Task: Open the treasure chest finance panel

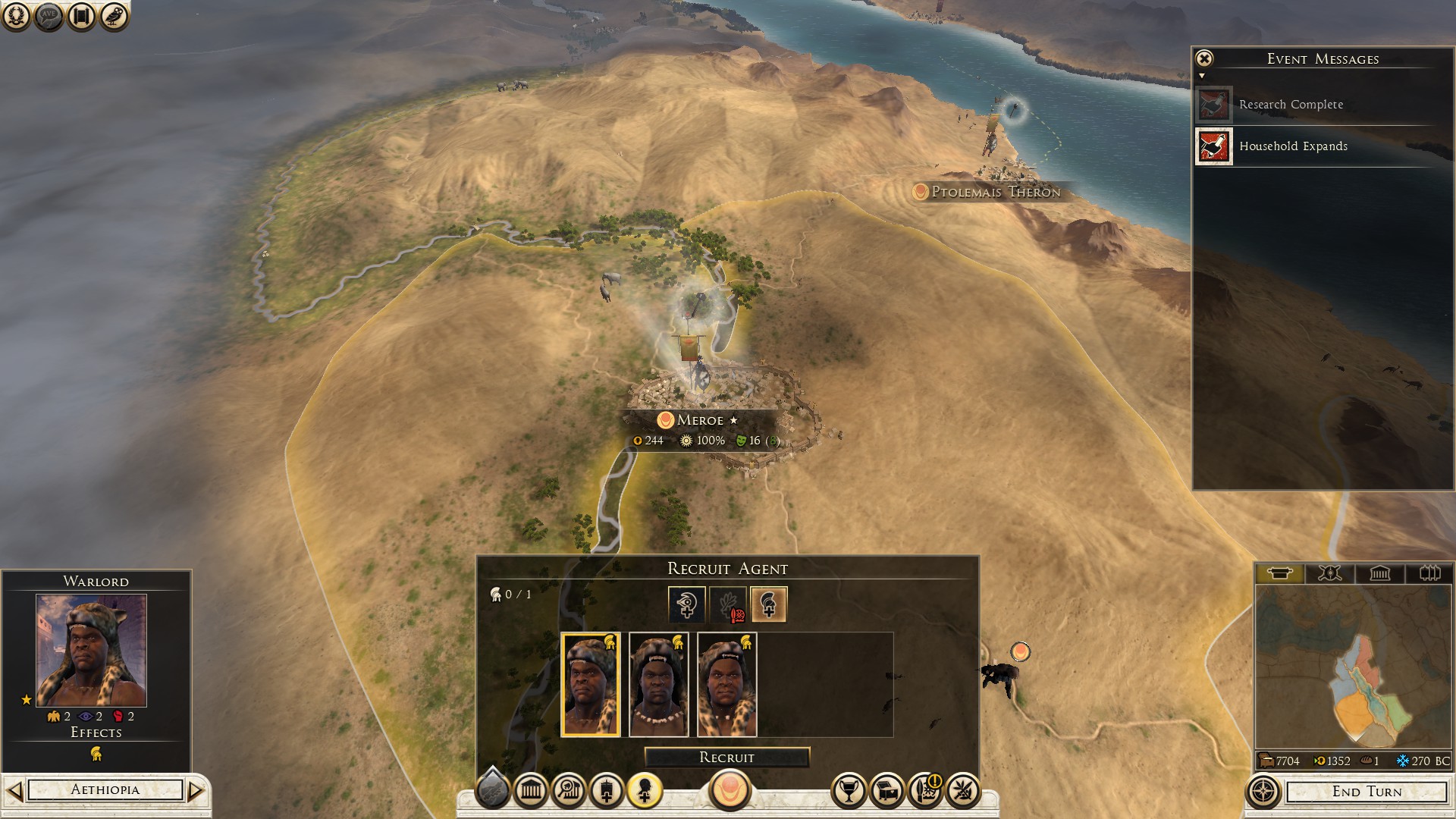Action: coord(886,792)
